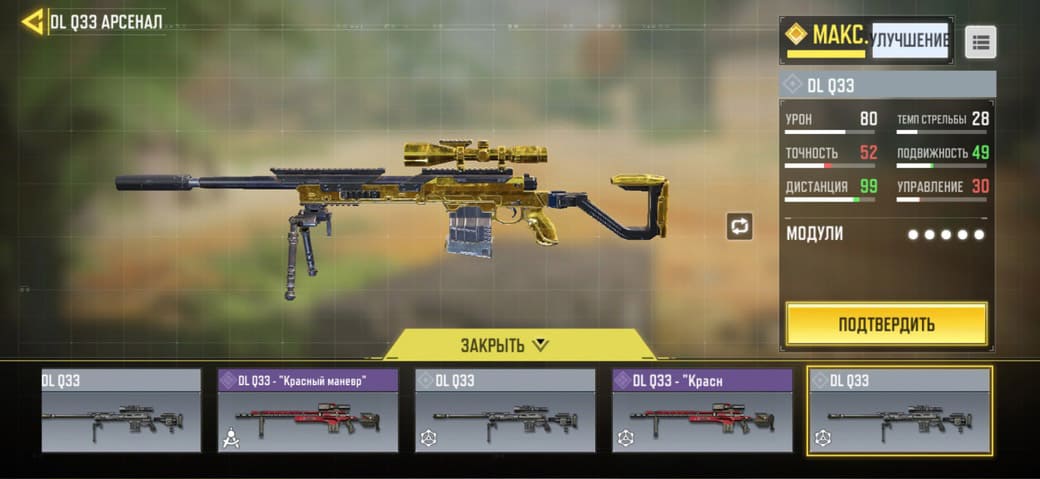Tap the swap arrows icon beside weapon
This screenshot has width=1040, height=479.
pos(739,226)
